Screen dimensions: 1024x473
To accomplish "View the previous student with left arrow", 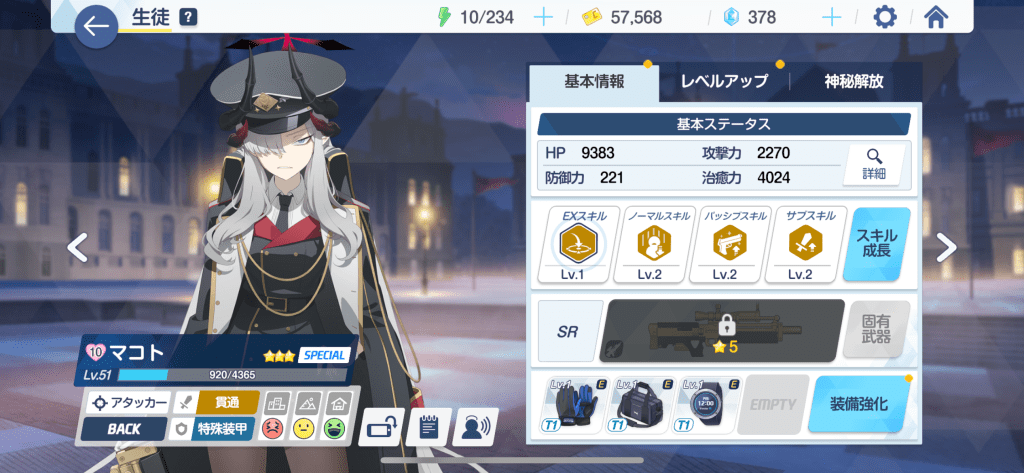I will pos(77,246).
